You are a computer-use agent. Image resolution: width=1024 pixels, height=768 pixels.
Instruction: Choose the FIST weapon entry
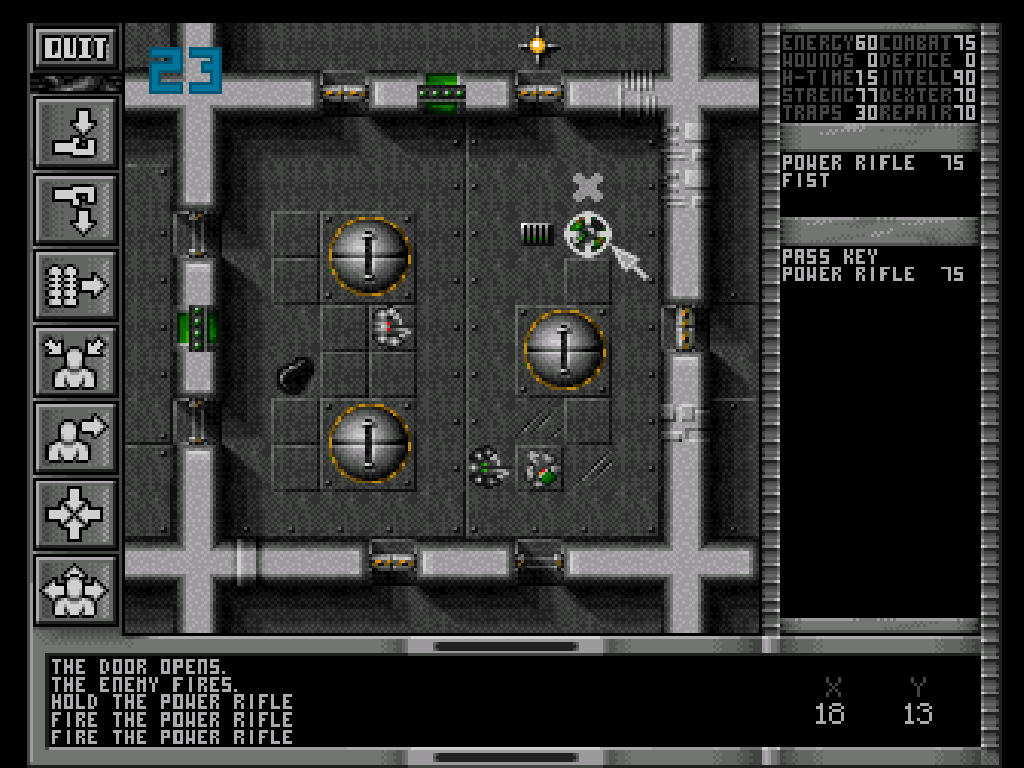806,181
